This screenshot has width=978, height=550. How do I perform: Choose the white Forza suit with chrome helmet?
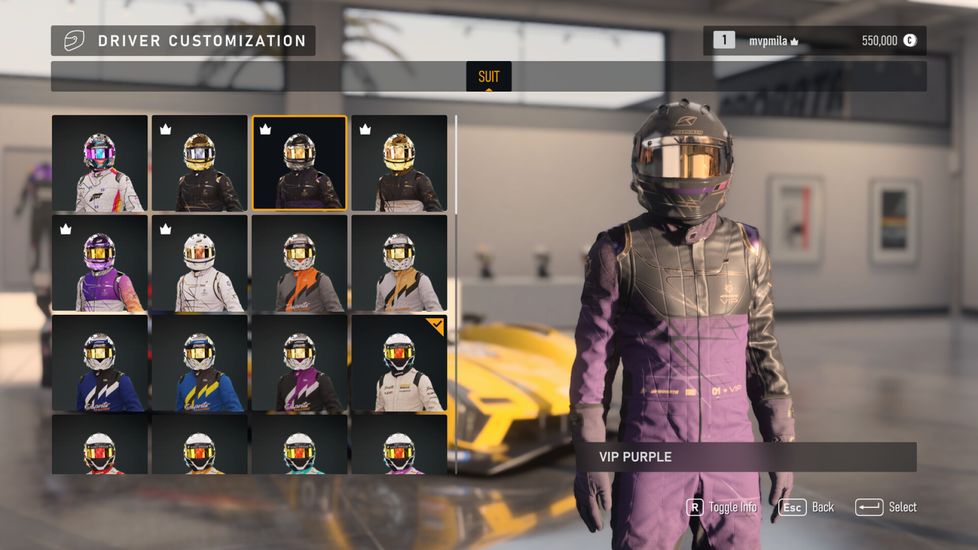tap(100, 163)
